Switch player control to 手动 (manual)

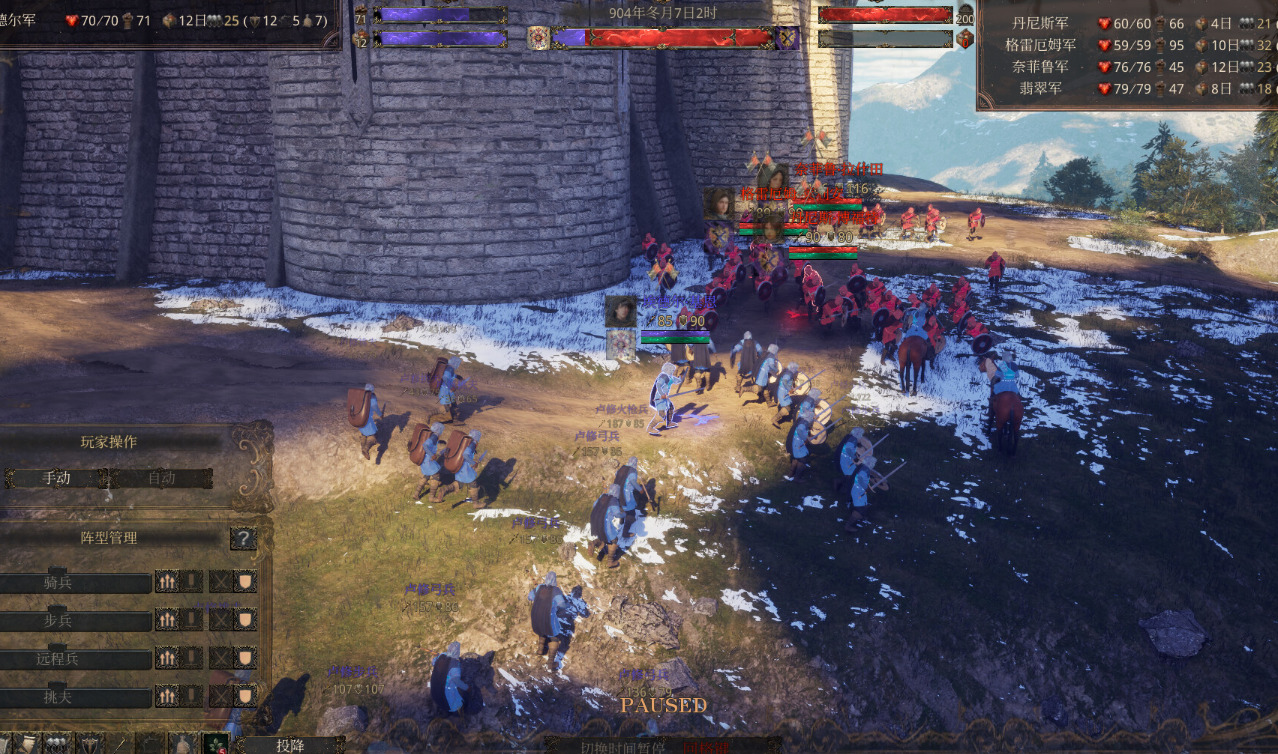coord(57,478)
